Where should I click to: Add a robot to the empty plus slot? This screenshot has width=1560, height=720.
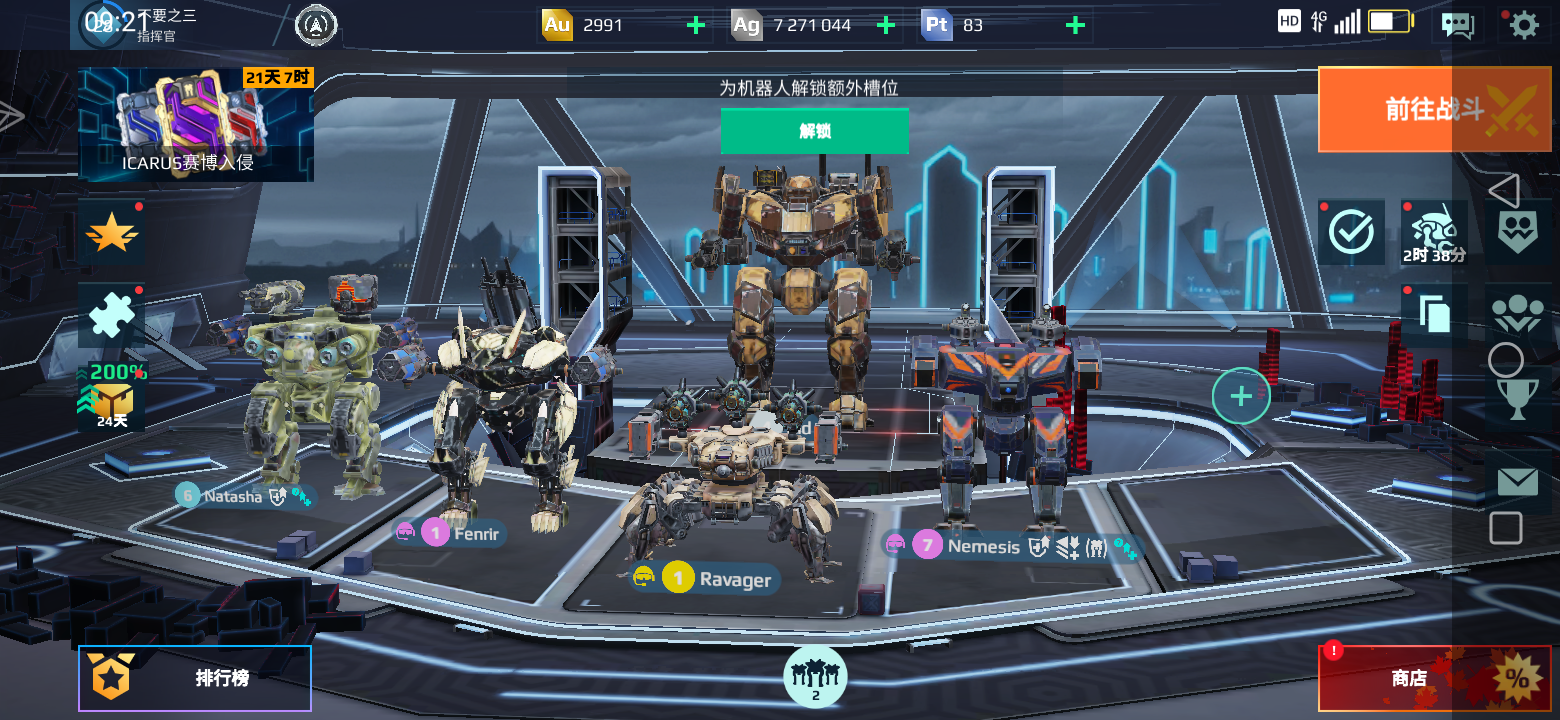point(1241,396)
